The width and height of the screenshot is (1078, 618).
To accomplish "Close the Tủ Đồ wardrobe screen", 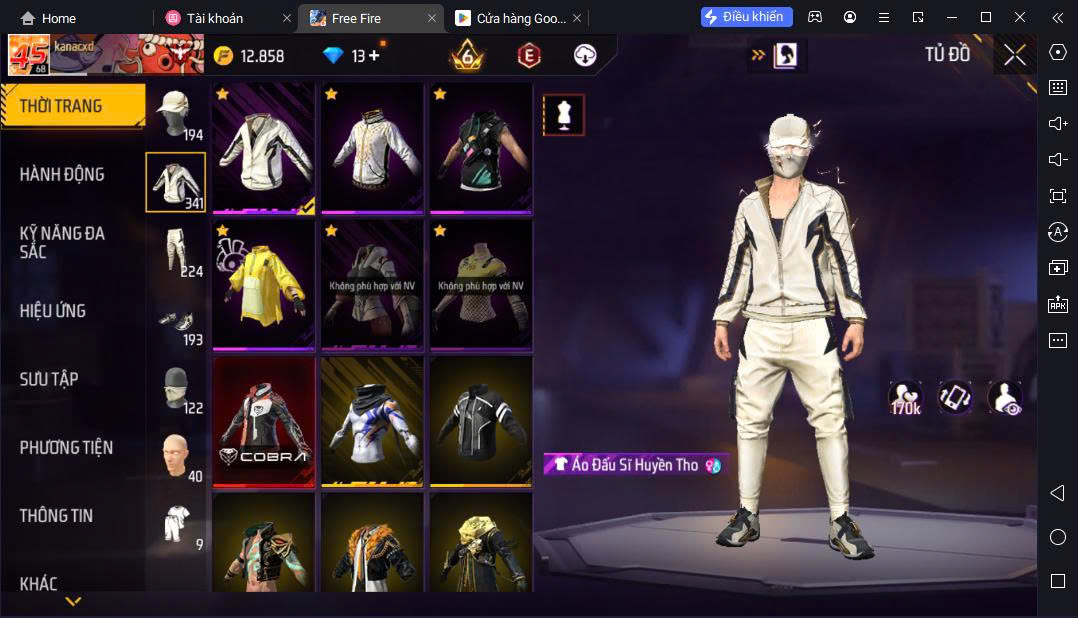I will [x=1015, y=56].
